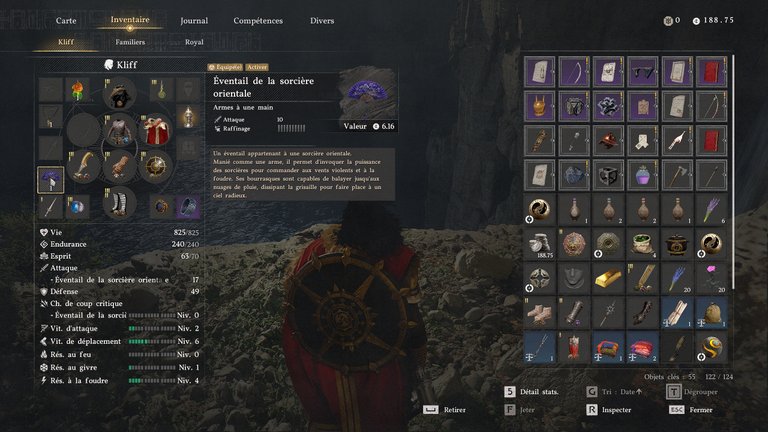Select the equipped round shield slot
This screenshot has height=432, width=768.
(155, 166)
